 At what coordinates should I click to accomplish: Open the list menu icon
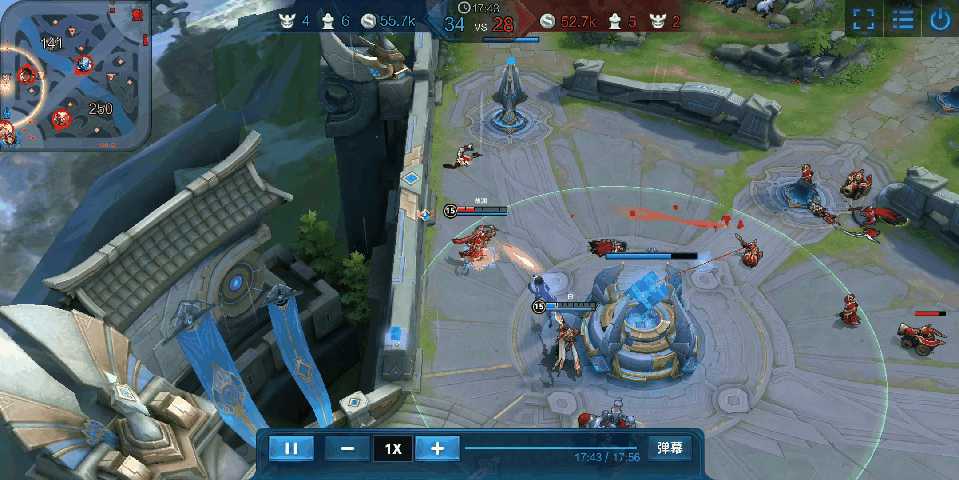pyautogui.click(x=903, y=19)
